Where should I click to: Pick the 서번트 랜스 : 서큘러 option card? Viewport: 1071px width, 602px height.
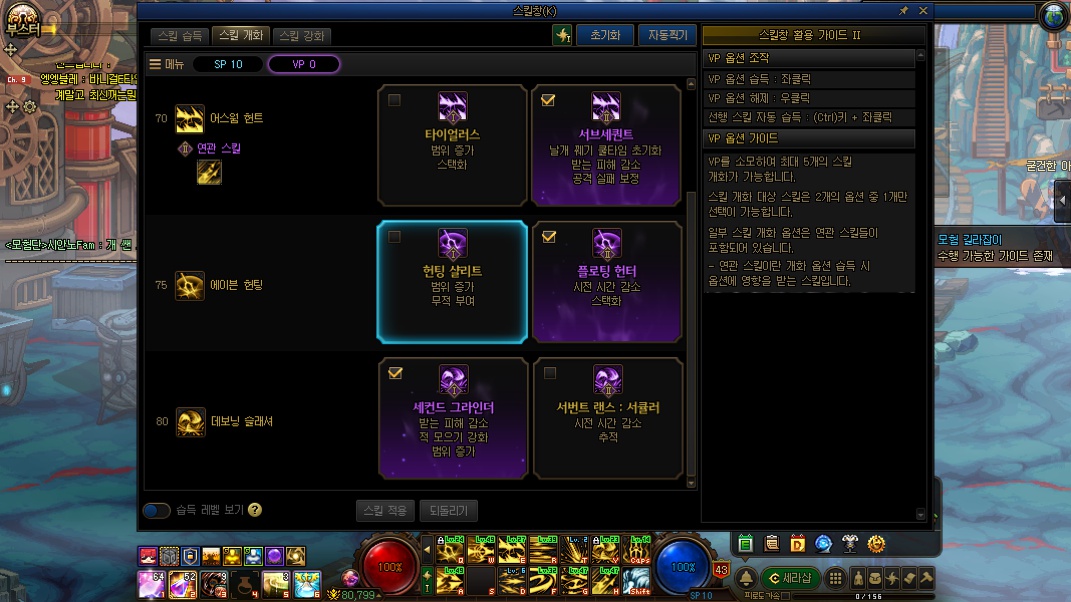coord(606,418)
